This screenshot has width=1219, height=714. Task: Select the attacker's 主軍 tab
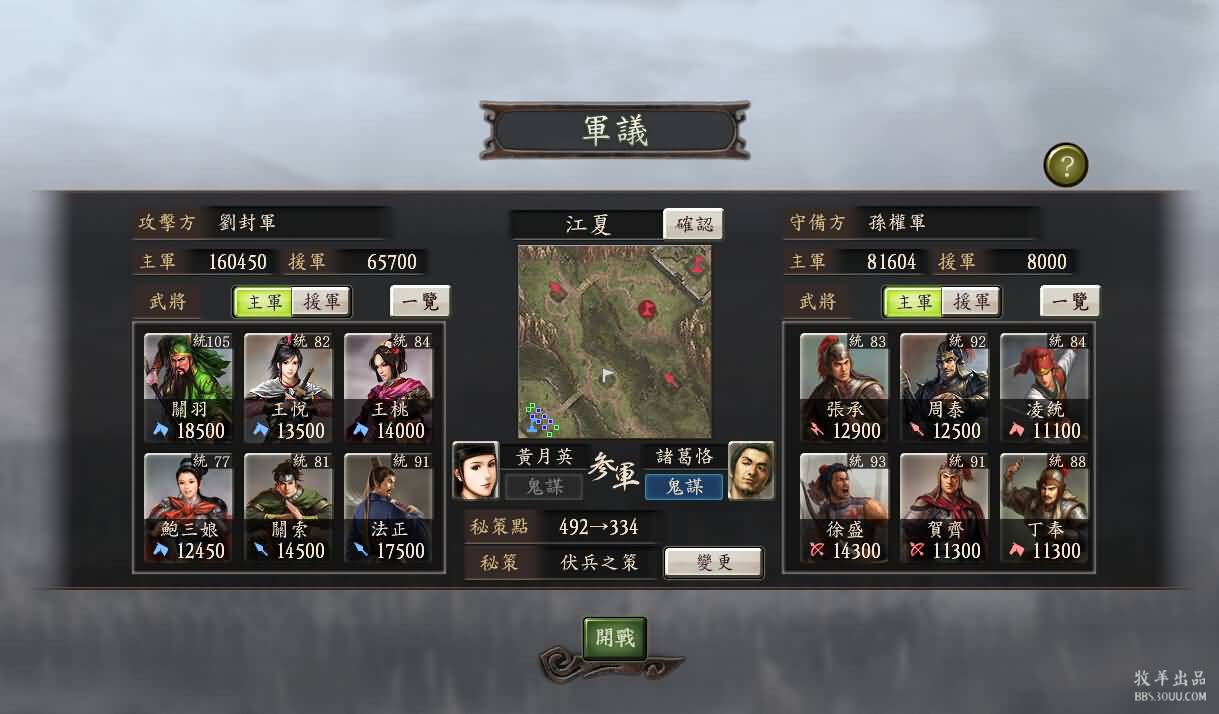264,302
